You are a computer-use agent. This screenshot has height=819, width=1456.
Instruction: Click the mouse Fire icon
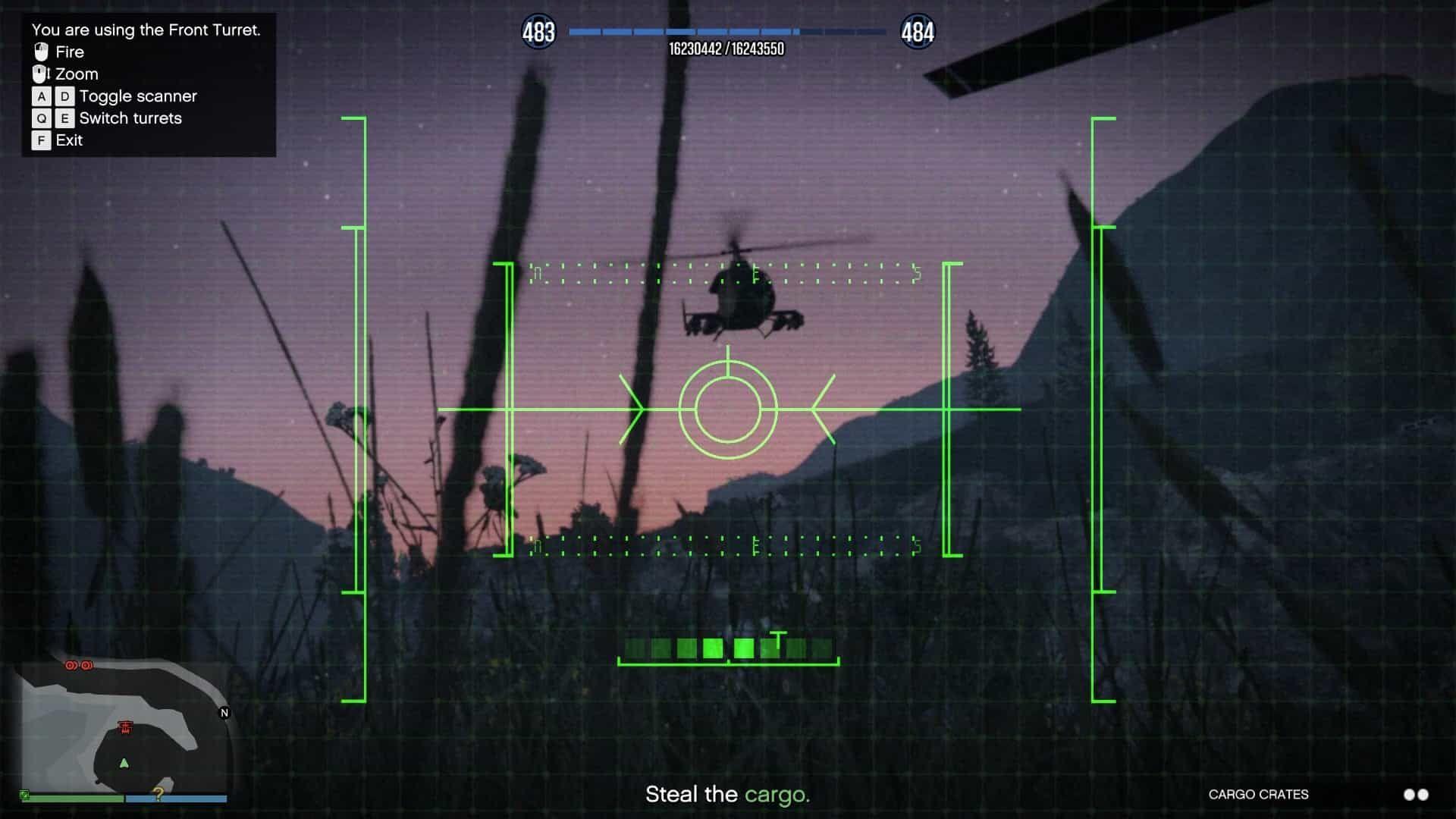pyautogui.click(x=40, y=52)
